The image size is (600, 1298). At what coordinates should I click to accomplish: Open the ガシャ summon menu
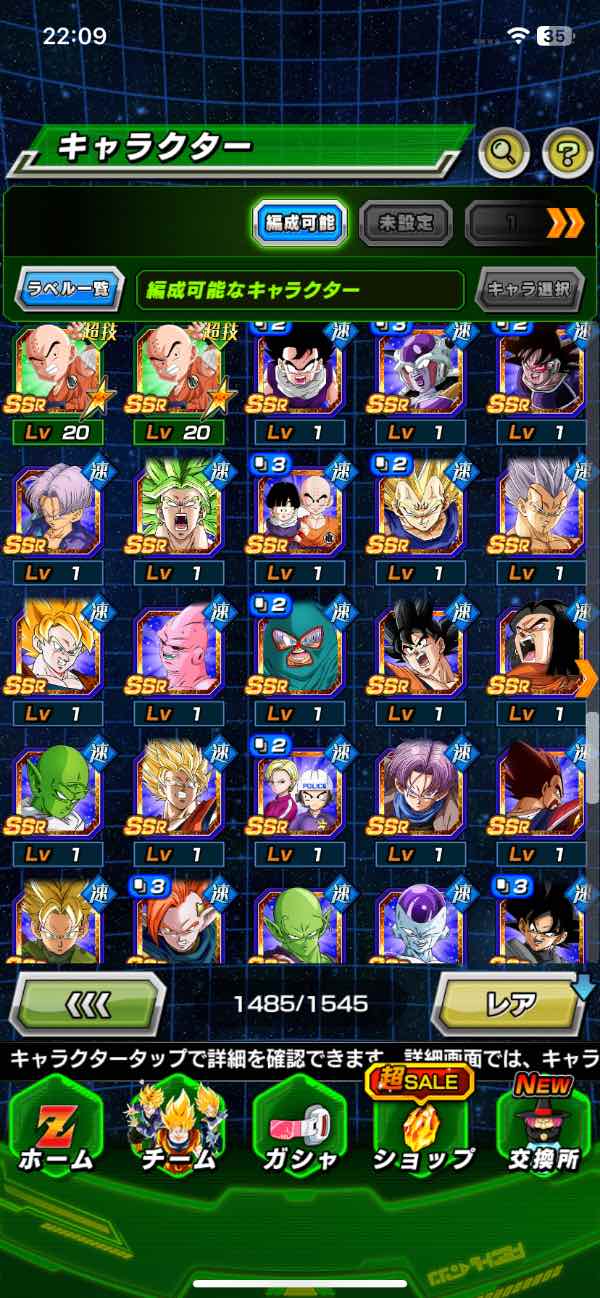tap(300, 1130)
